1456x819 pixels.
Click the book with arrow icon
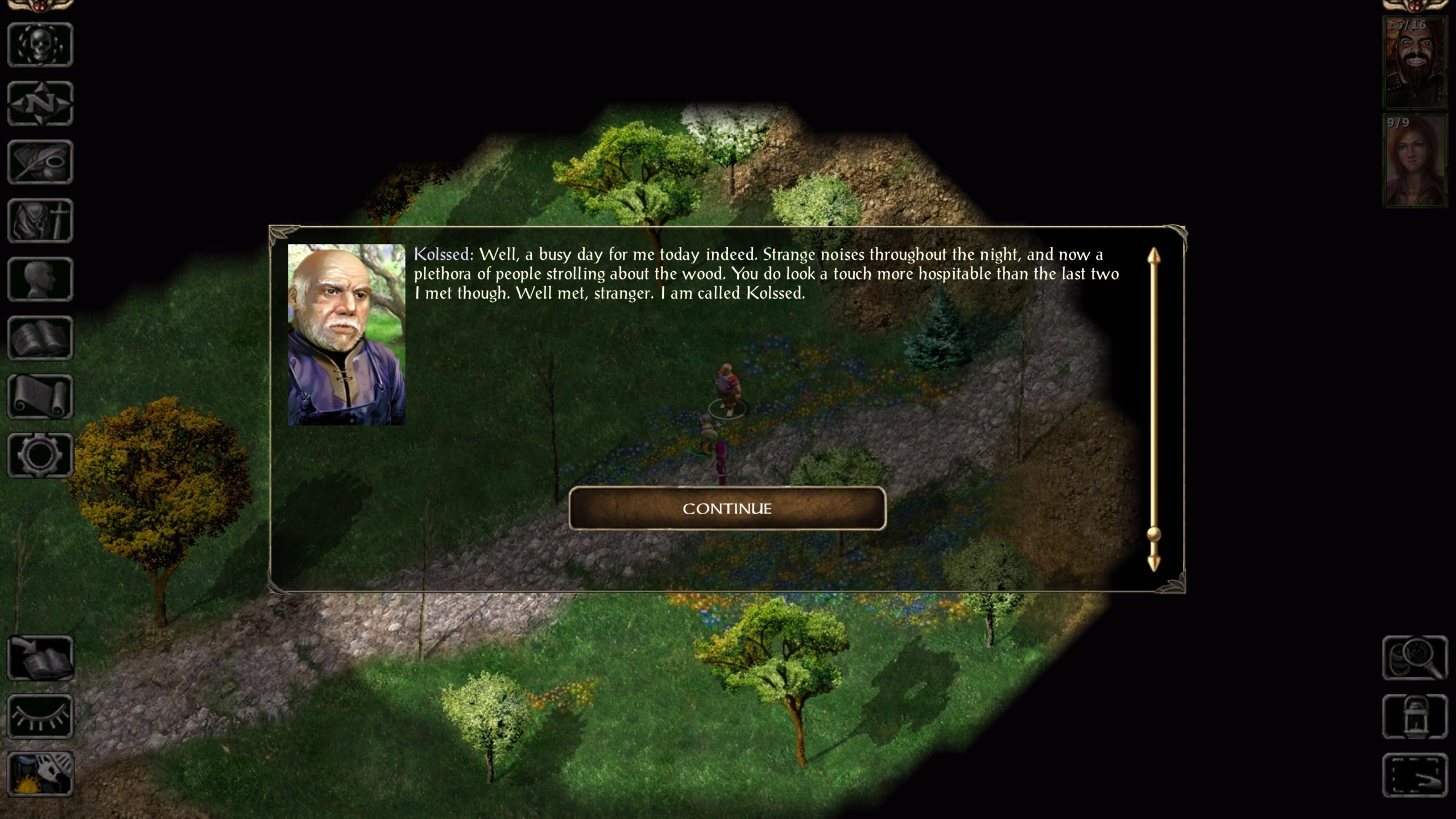pos(40,658)
